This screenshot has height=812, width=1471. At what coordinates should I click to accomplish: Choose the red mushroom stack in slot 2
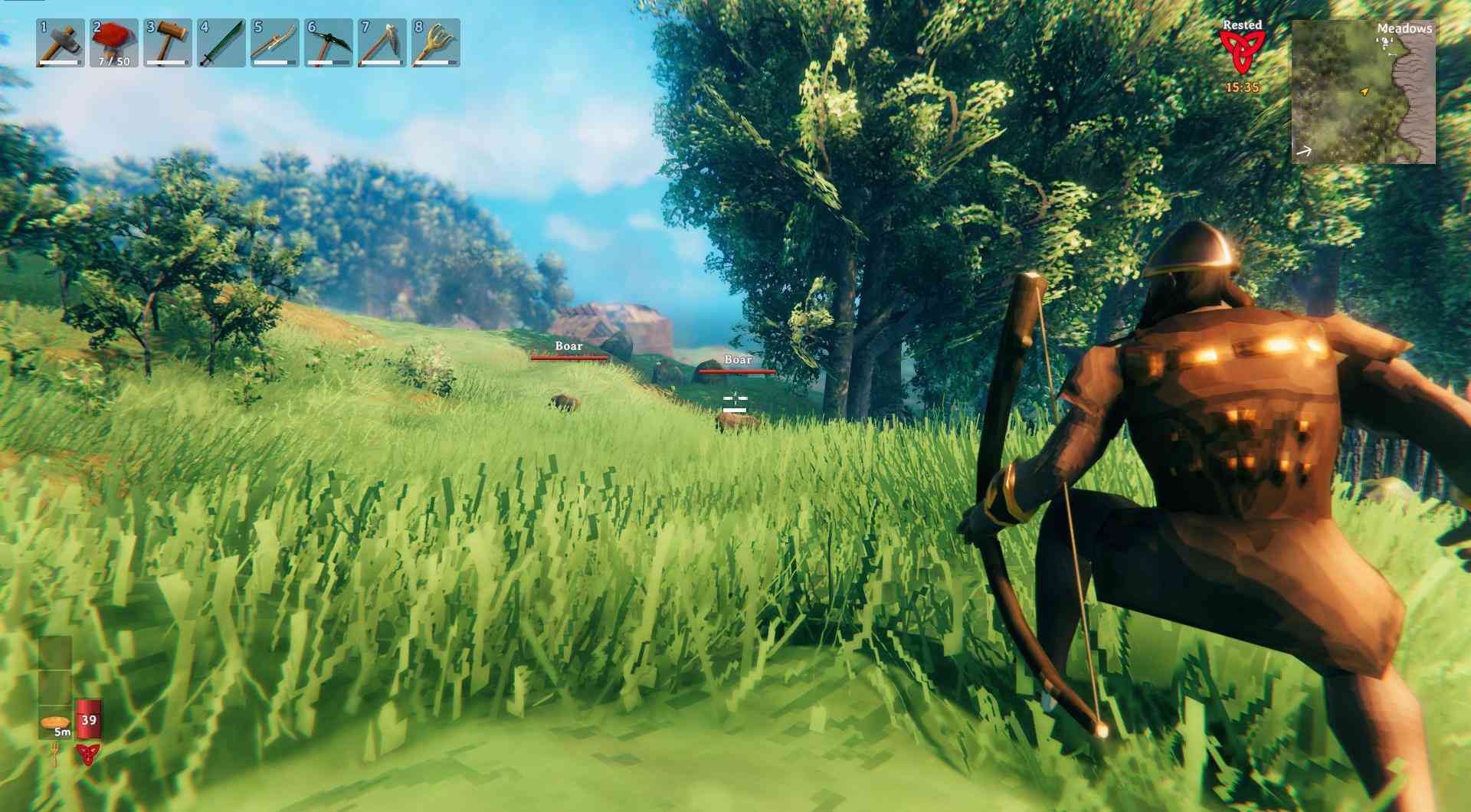114,43
